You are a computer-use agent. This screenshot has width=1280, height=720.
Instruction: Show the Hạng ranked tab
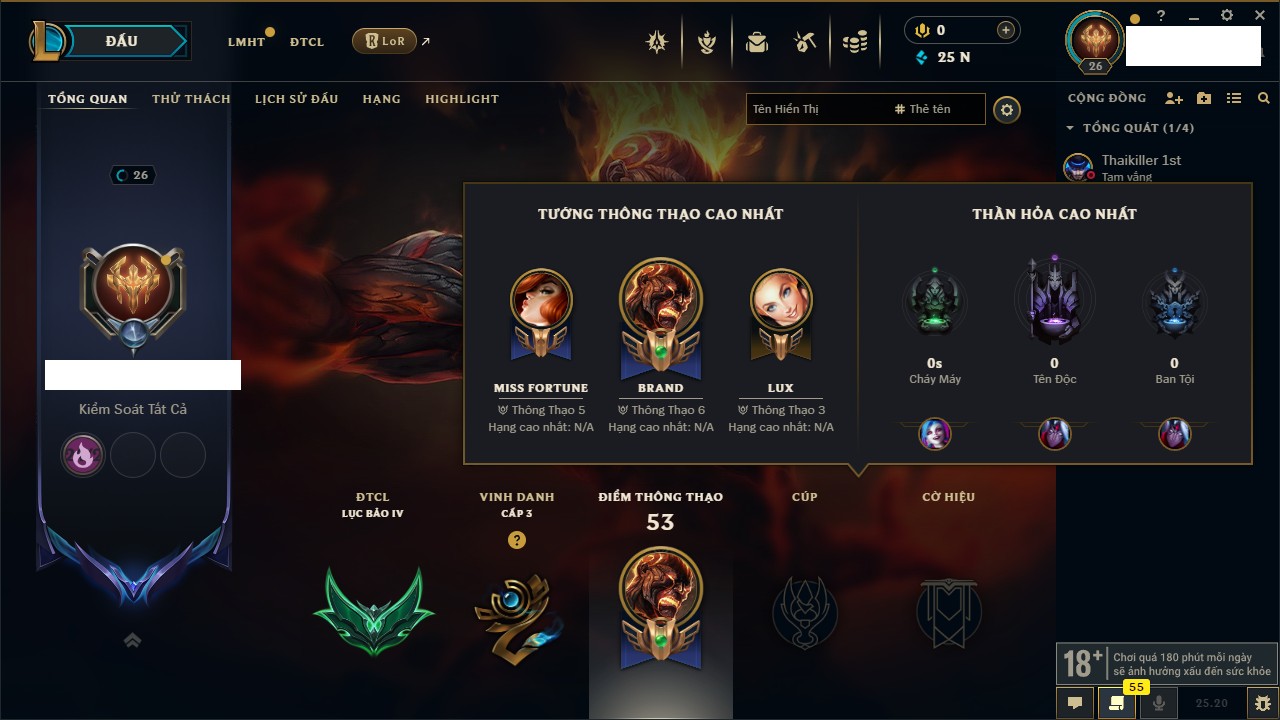381,99
